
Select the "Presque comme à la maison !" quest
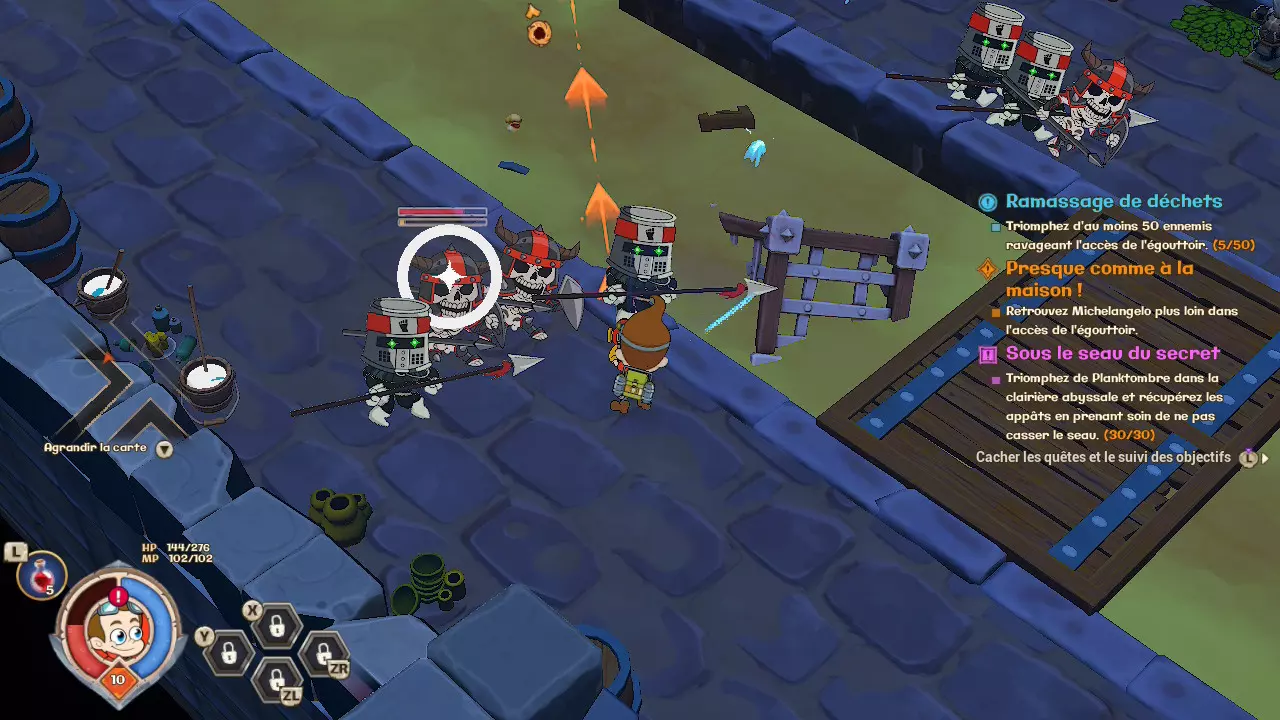(1099, 278)
